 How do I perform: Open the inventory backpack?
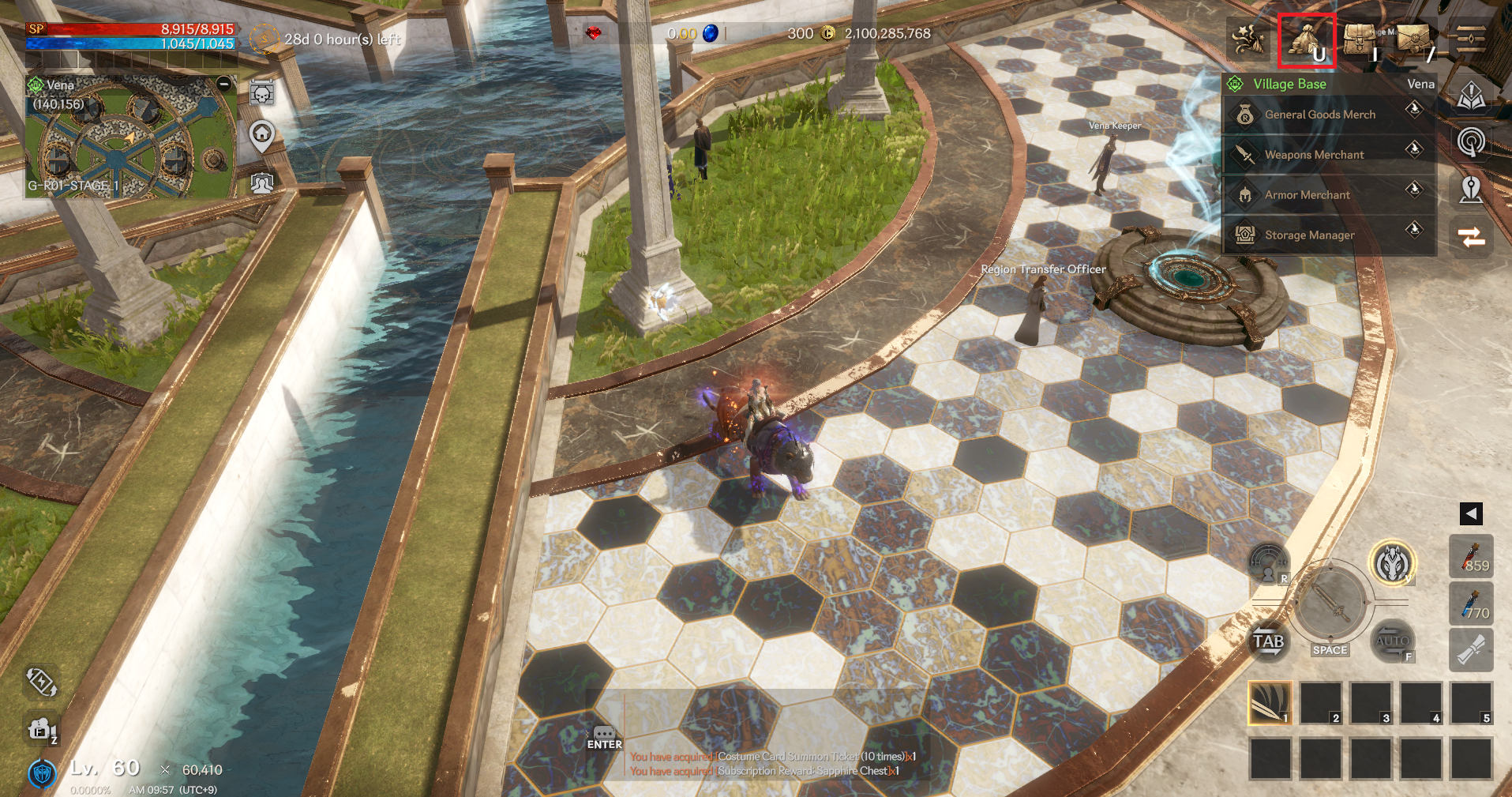(x=1360, y=39)
